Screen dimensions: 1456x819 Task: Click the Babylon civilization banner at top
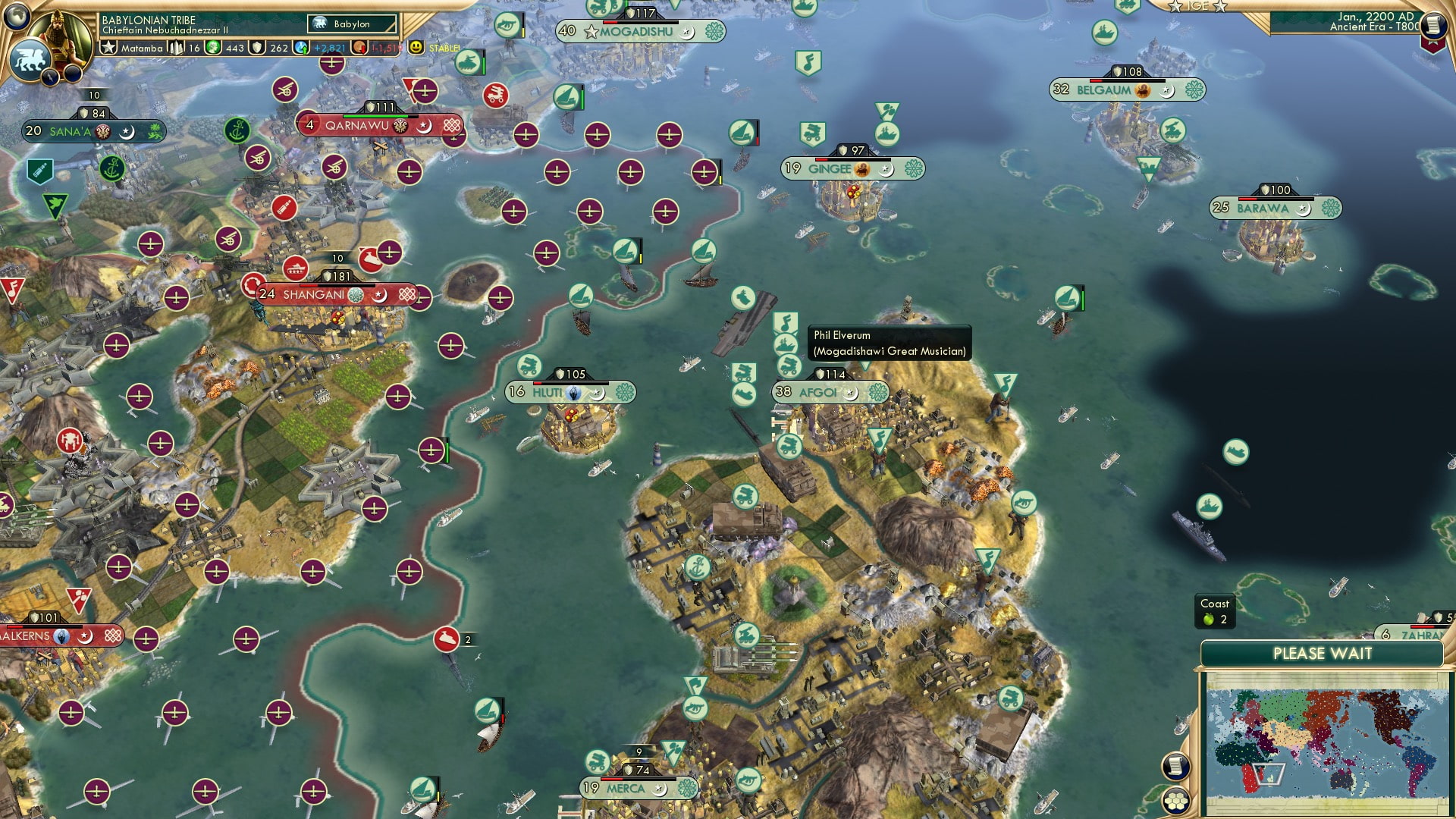351,24
